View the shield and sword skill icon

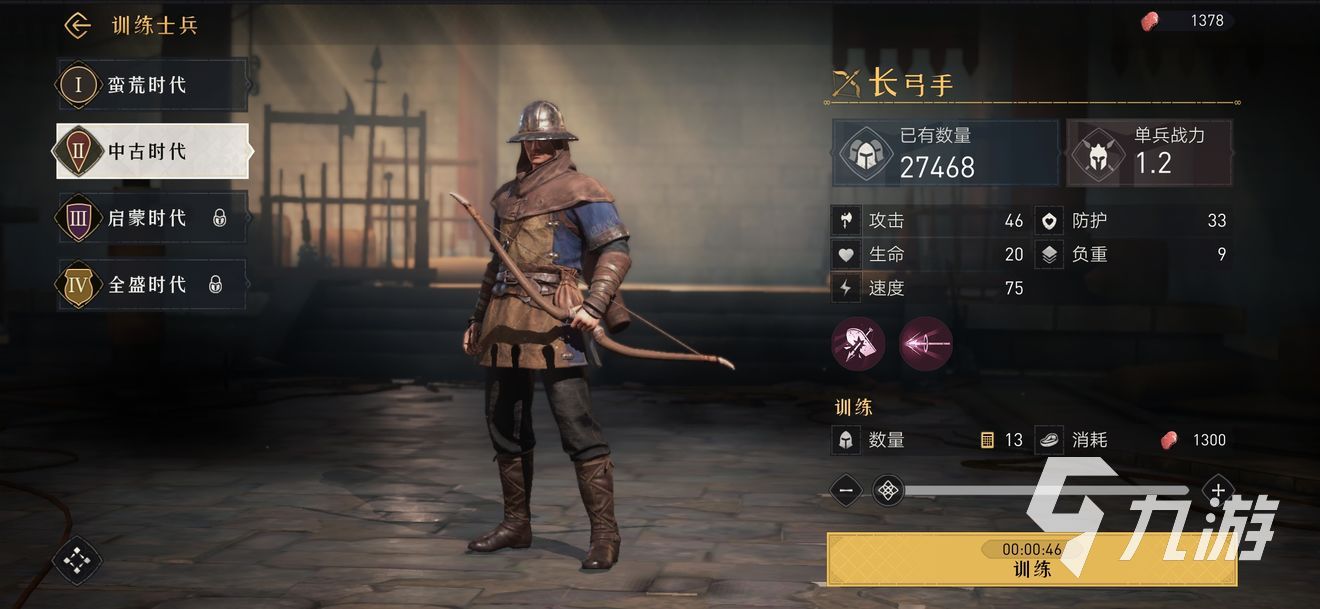[x=858, y=345]
